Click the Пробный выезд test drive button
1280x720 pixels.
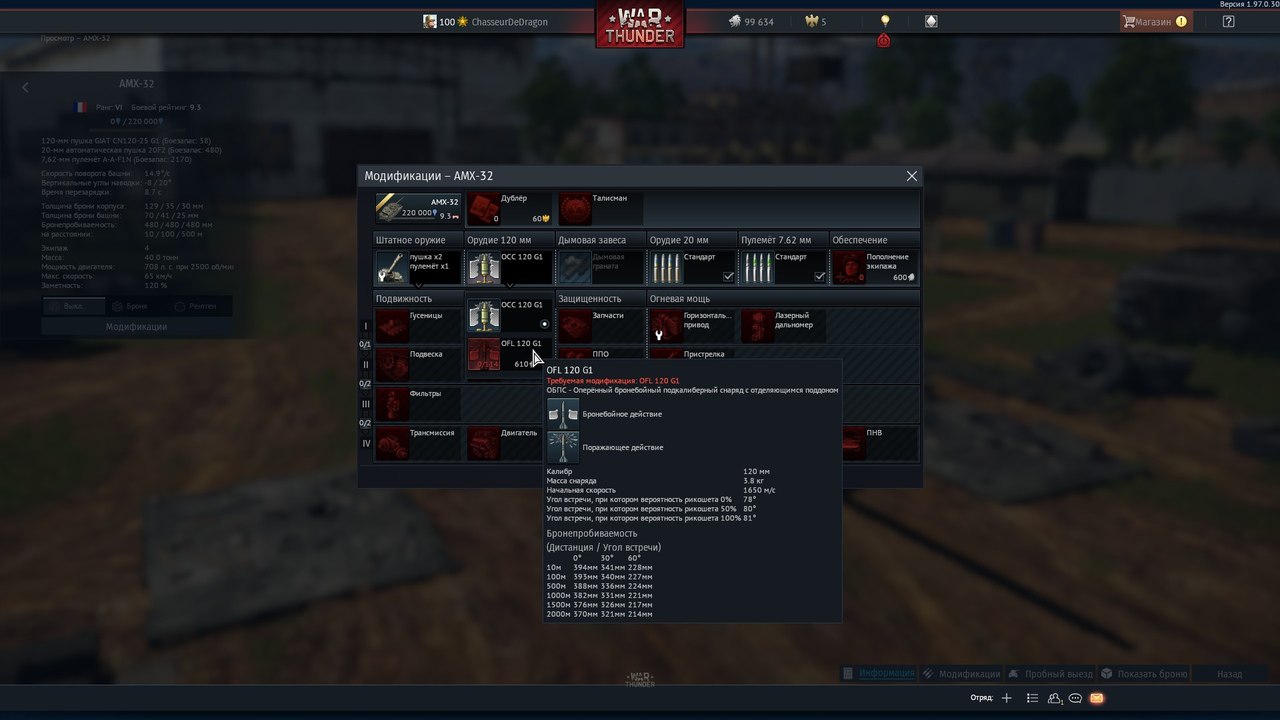click(x=1050, y=674)
